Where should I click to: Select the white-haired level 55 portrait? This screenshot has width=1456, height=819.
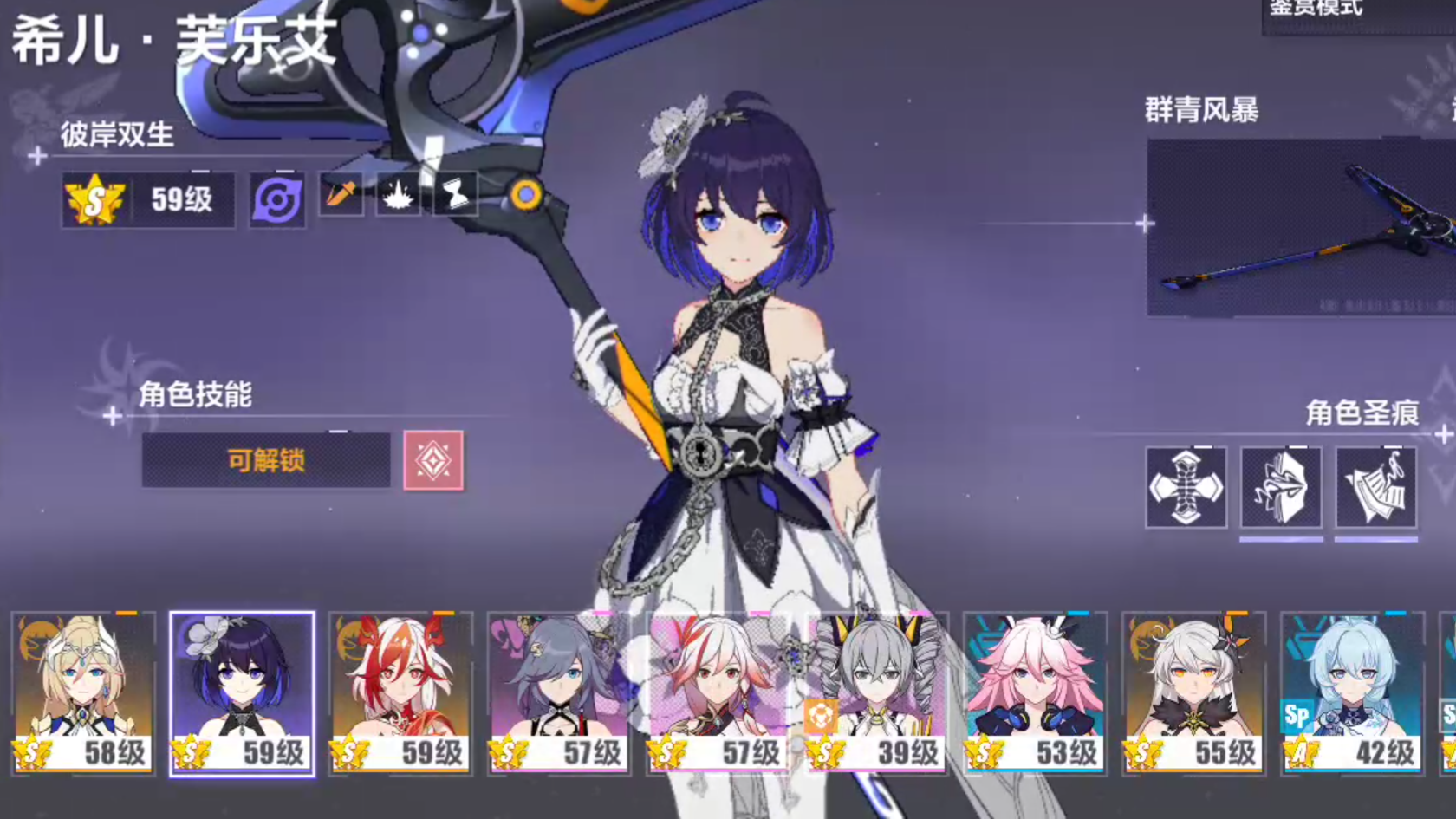[x=1194, y=693]
